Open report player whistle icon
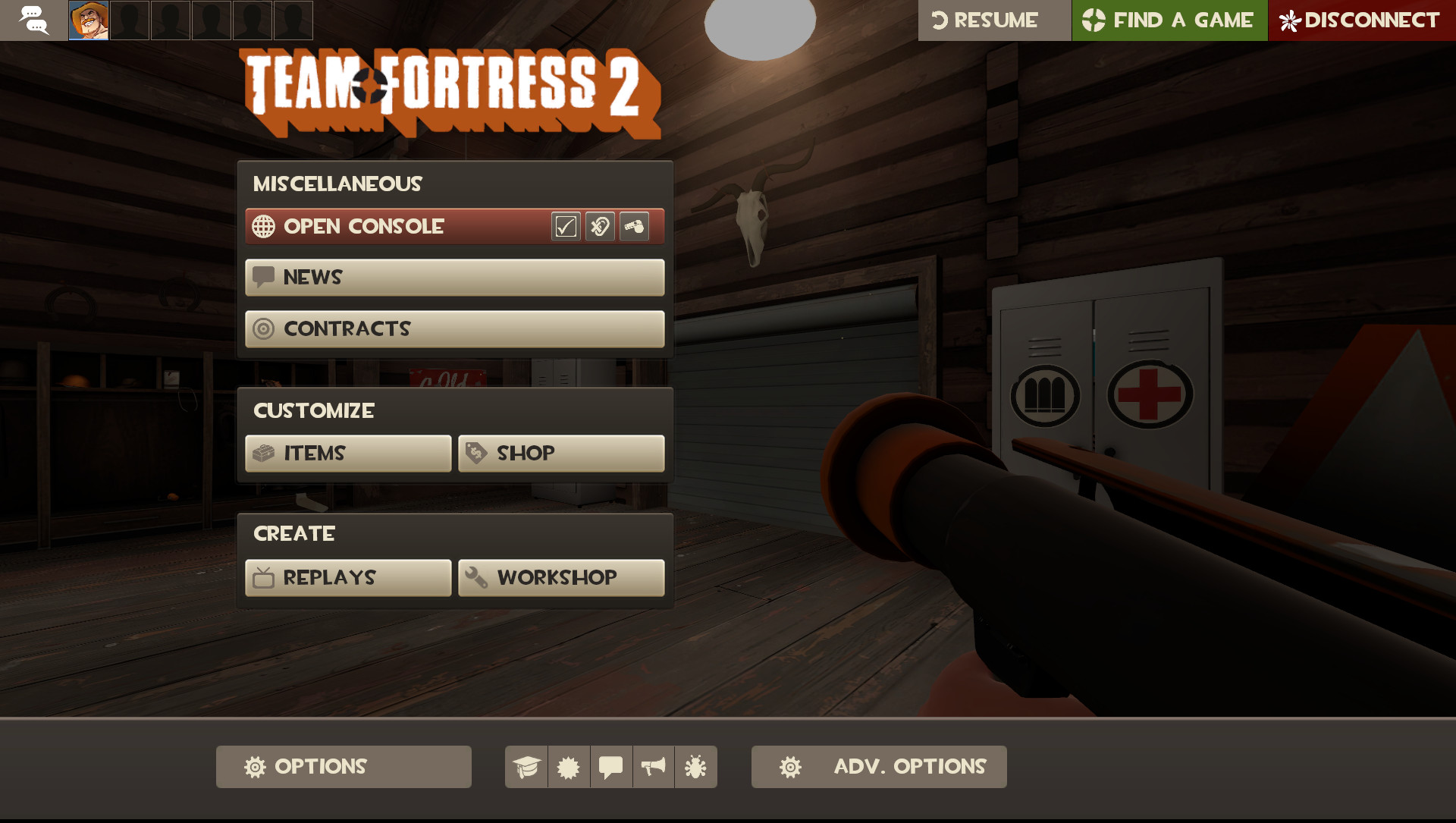Screen dimensions: 1456x823 point(635,226)
